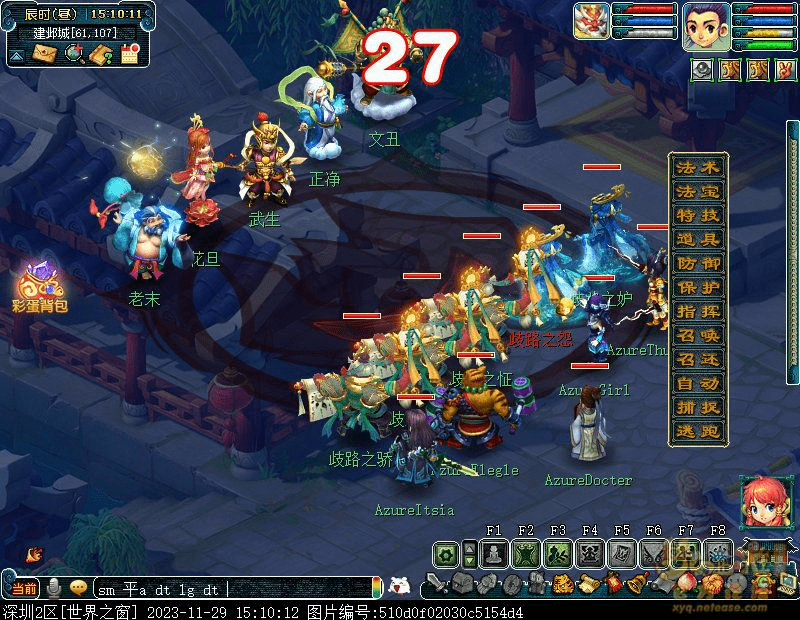Choose the 道具 item command

[x=697, y=239]
